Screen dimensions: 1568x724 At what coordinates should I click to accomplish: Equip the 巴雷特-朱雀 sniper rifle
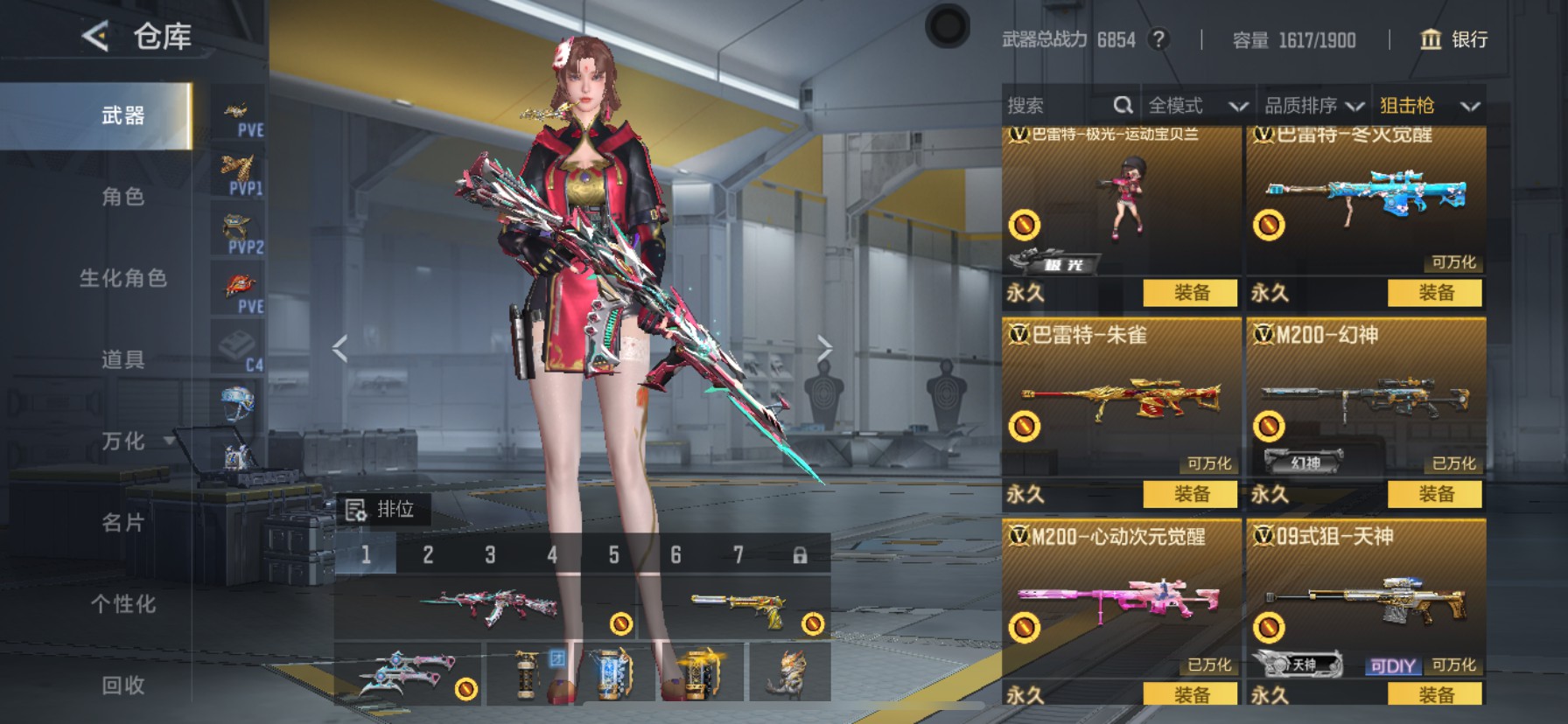click(x=1190, y=494)
